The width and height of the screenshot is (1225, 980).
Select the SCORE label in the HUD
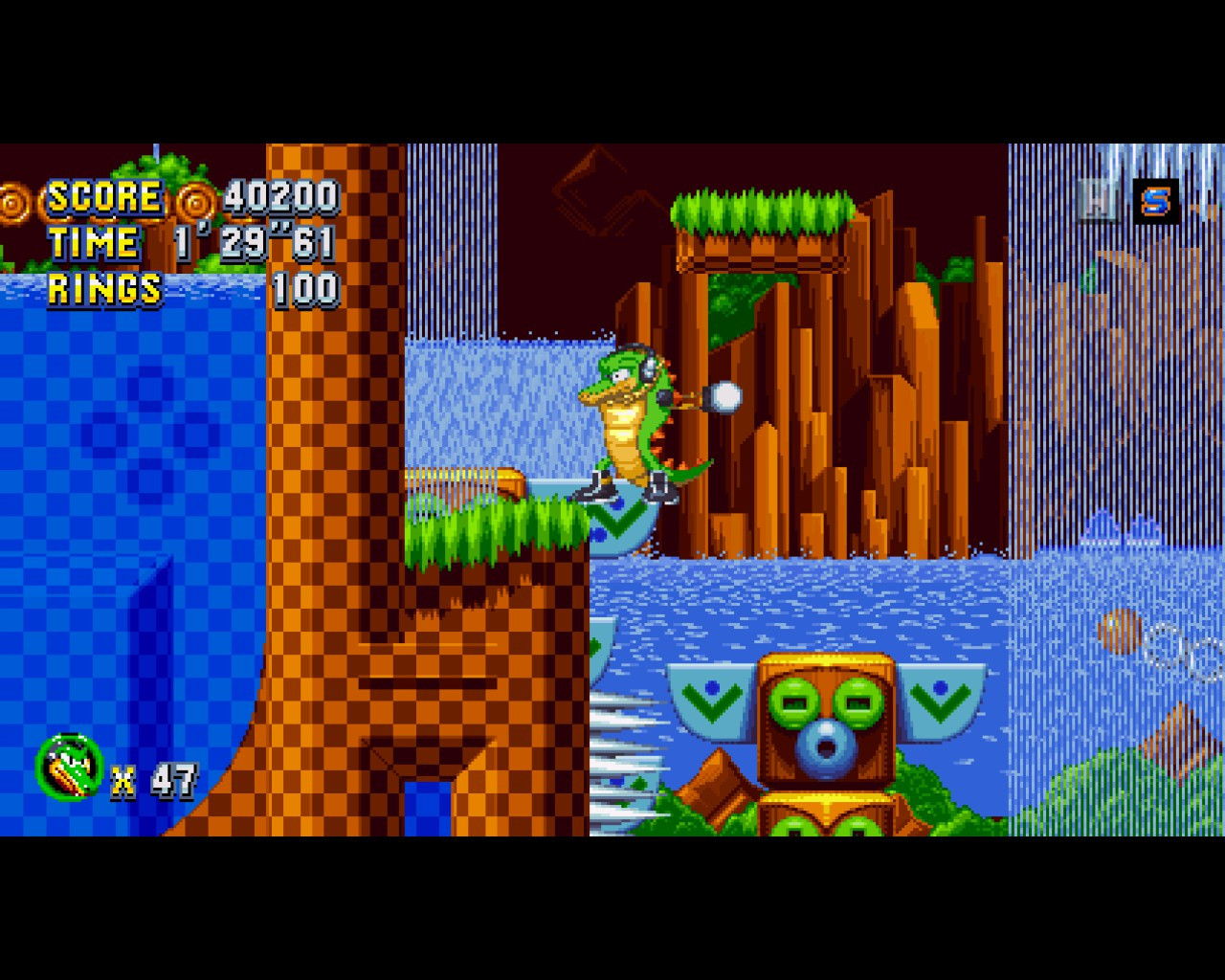click(105, 198)
